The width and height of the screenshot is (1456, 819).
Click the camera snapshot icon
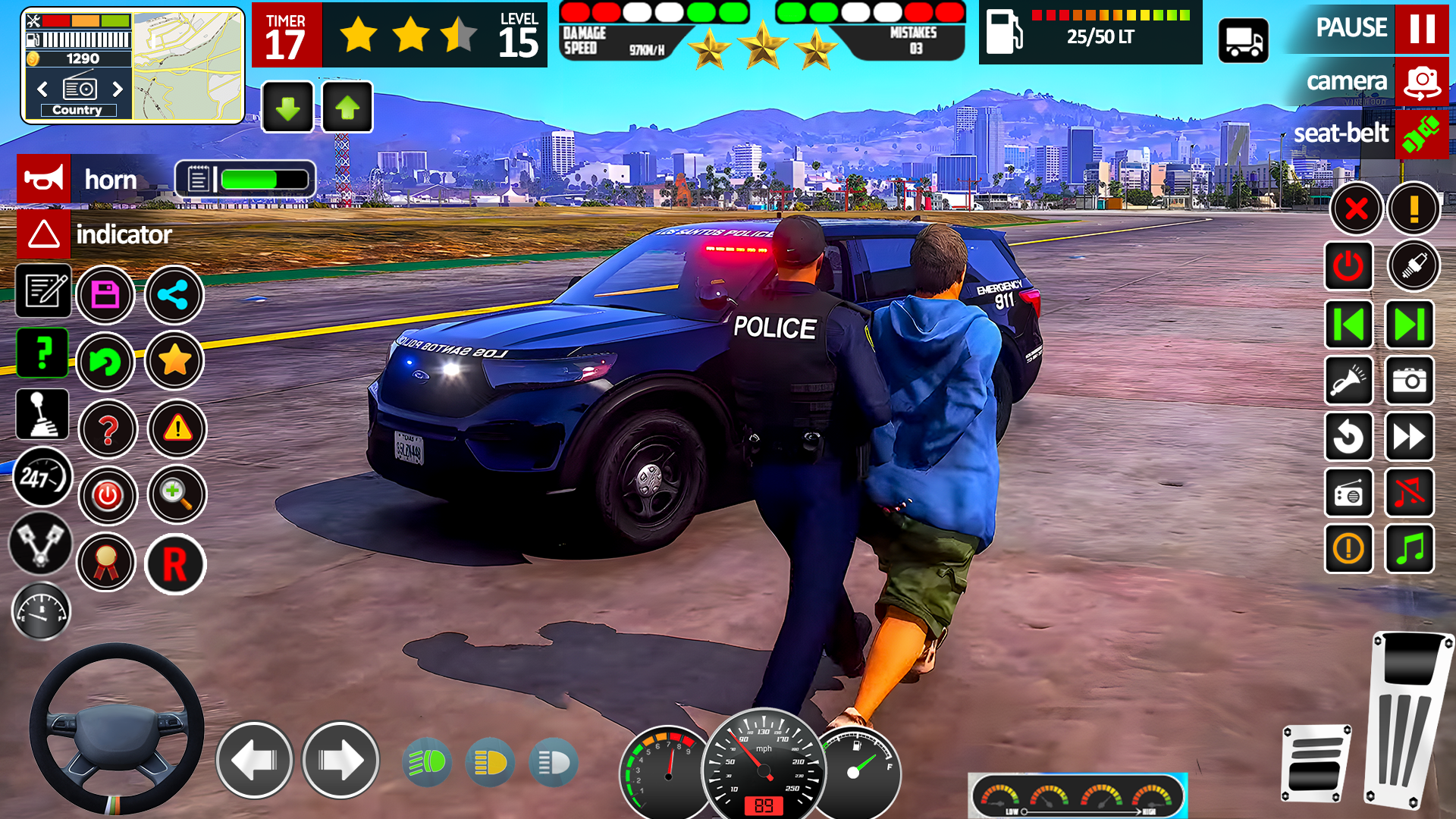click(x=1409, y=381)
